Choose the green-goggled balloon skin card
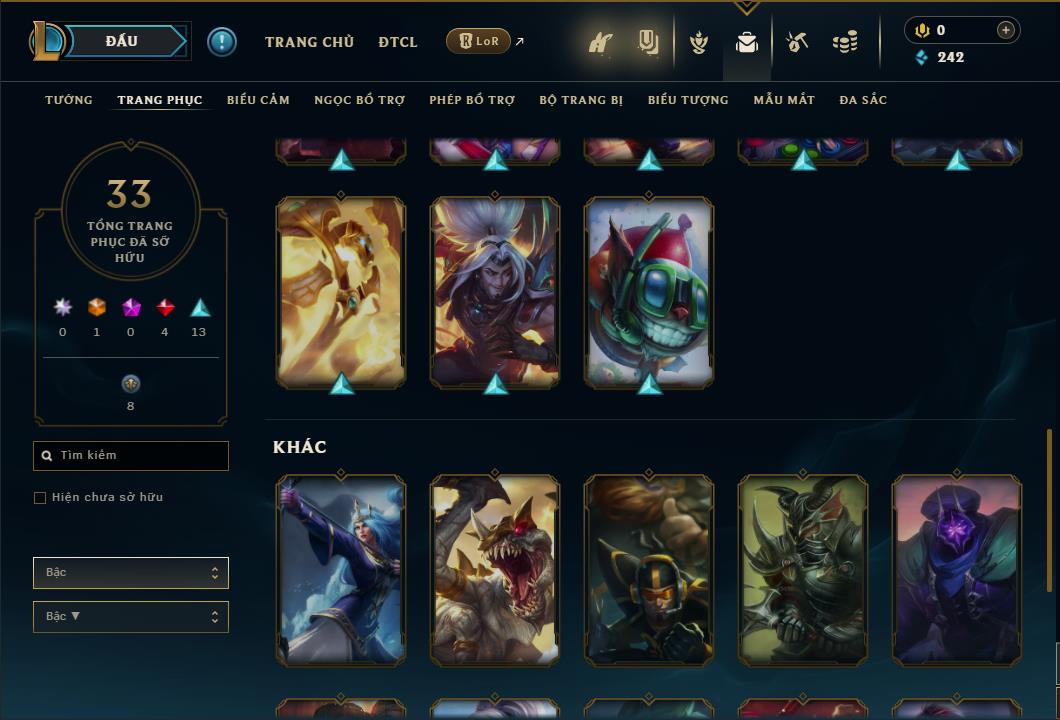Viewport: 1060px width, 720px height. point(649,291)
